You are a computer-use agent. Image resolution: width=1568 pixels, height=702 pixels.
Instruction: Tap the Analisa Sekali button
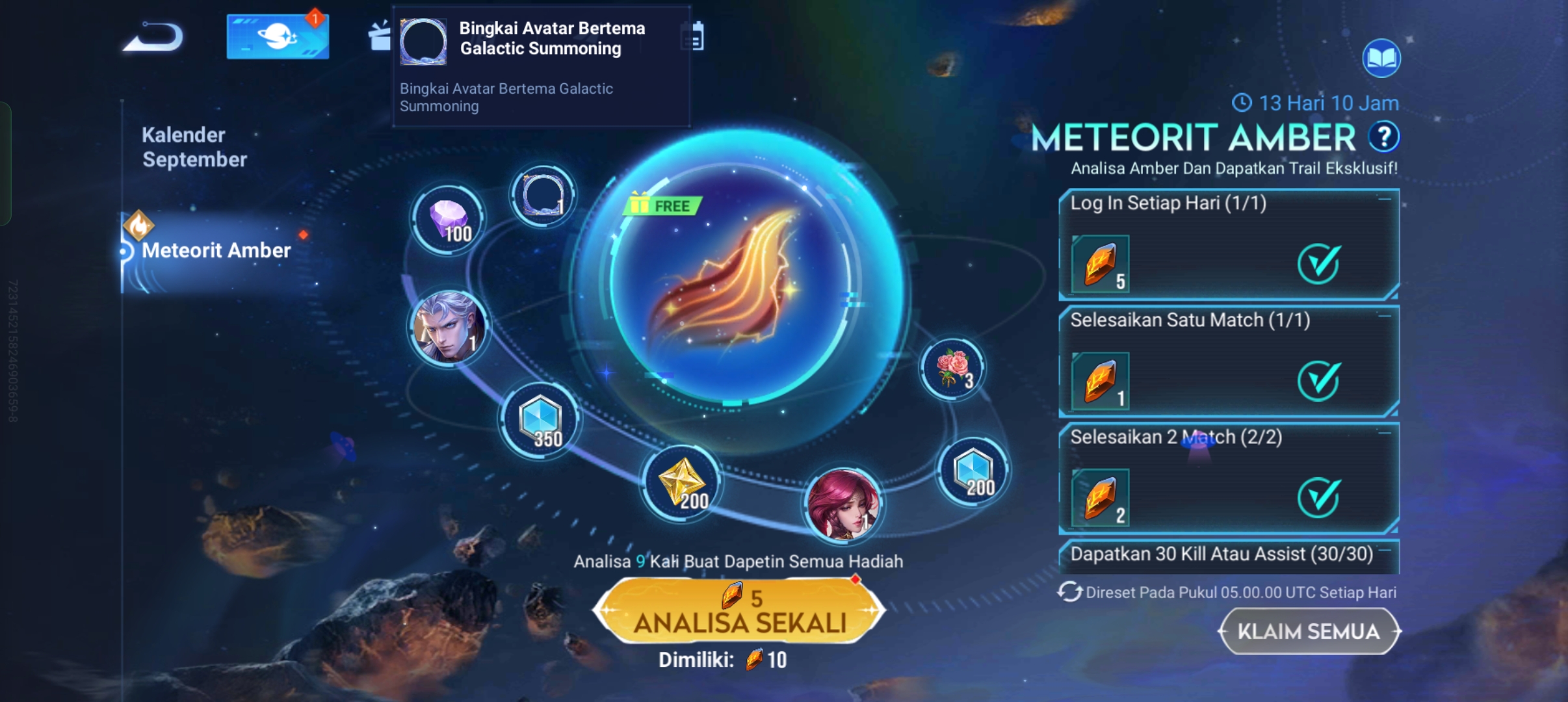[x=739, y=611]
